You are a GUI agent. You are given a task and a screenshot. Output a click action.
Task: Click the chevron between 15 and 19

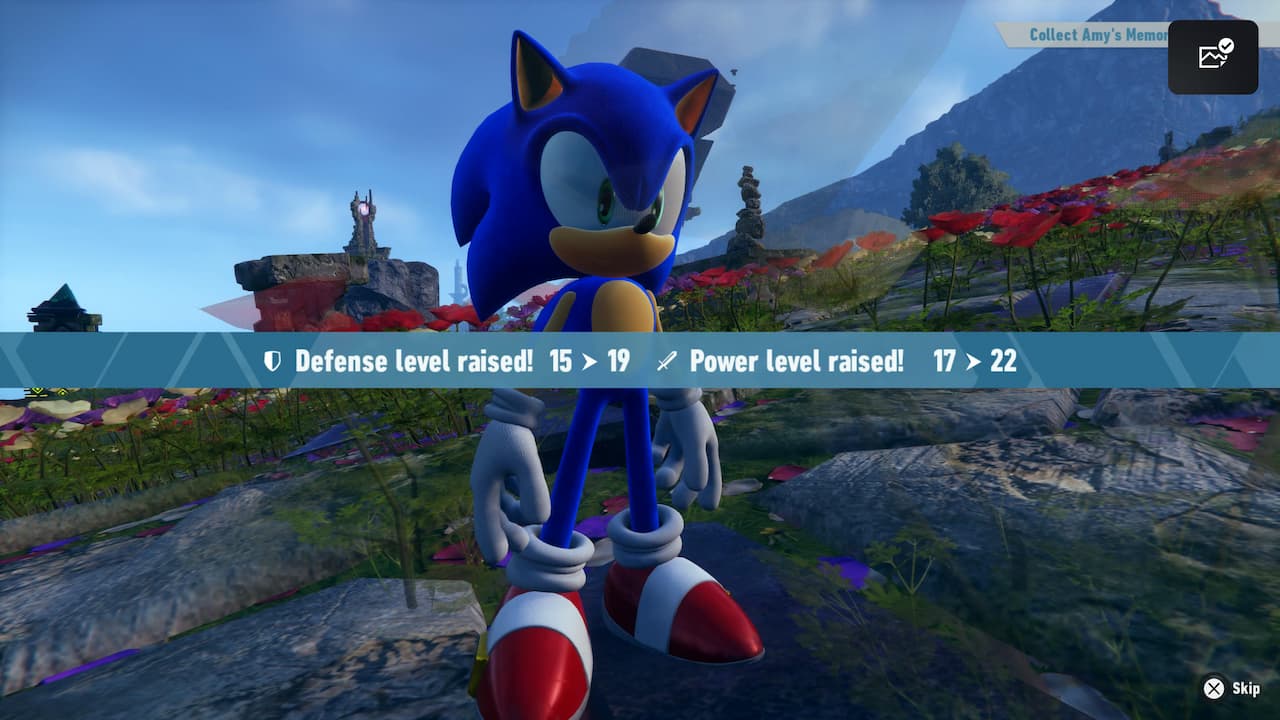click(x=591, y=362)
